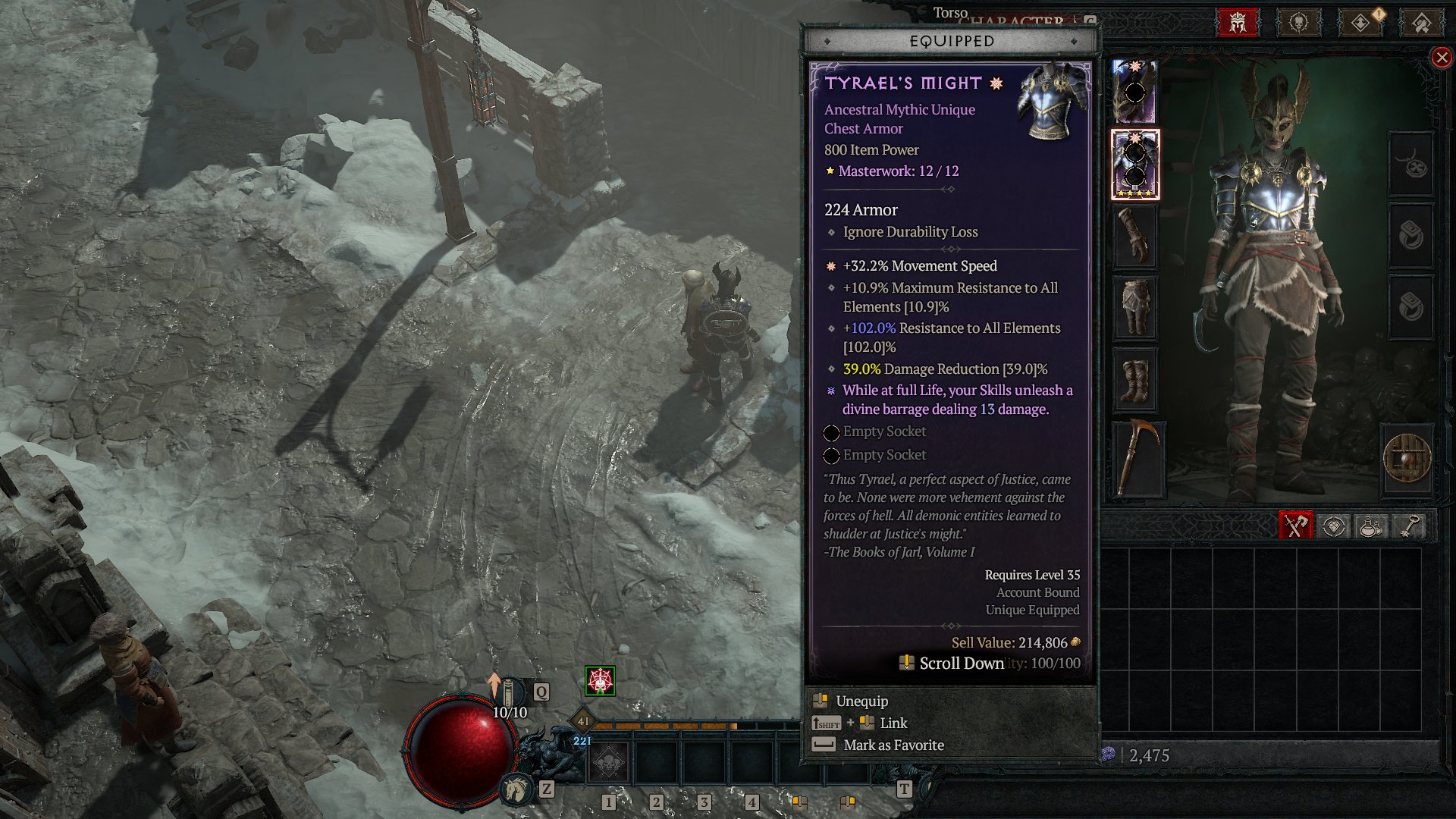The image size is (1456, 819).
Task: Close the character panel with the red X
Action: point(1442,58)
